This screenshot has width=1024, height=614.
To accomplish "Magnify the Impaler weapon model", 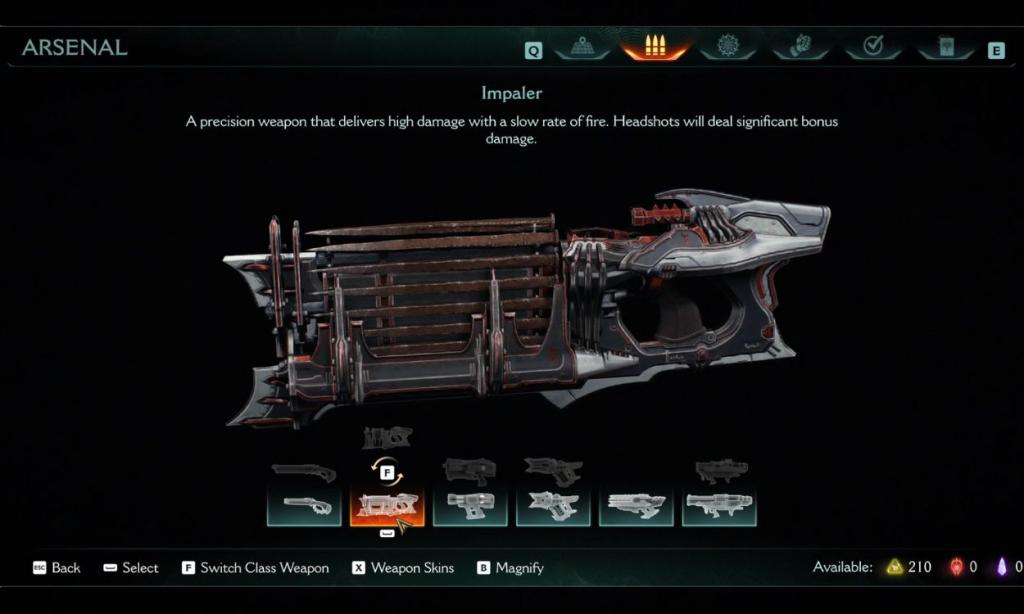I will coord(510,568).
